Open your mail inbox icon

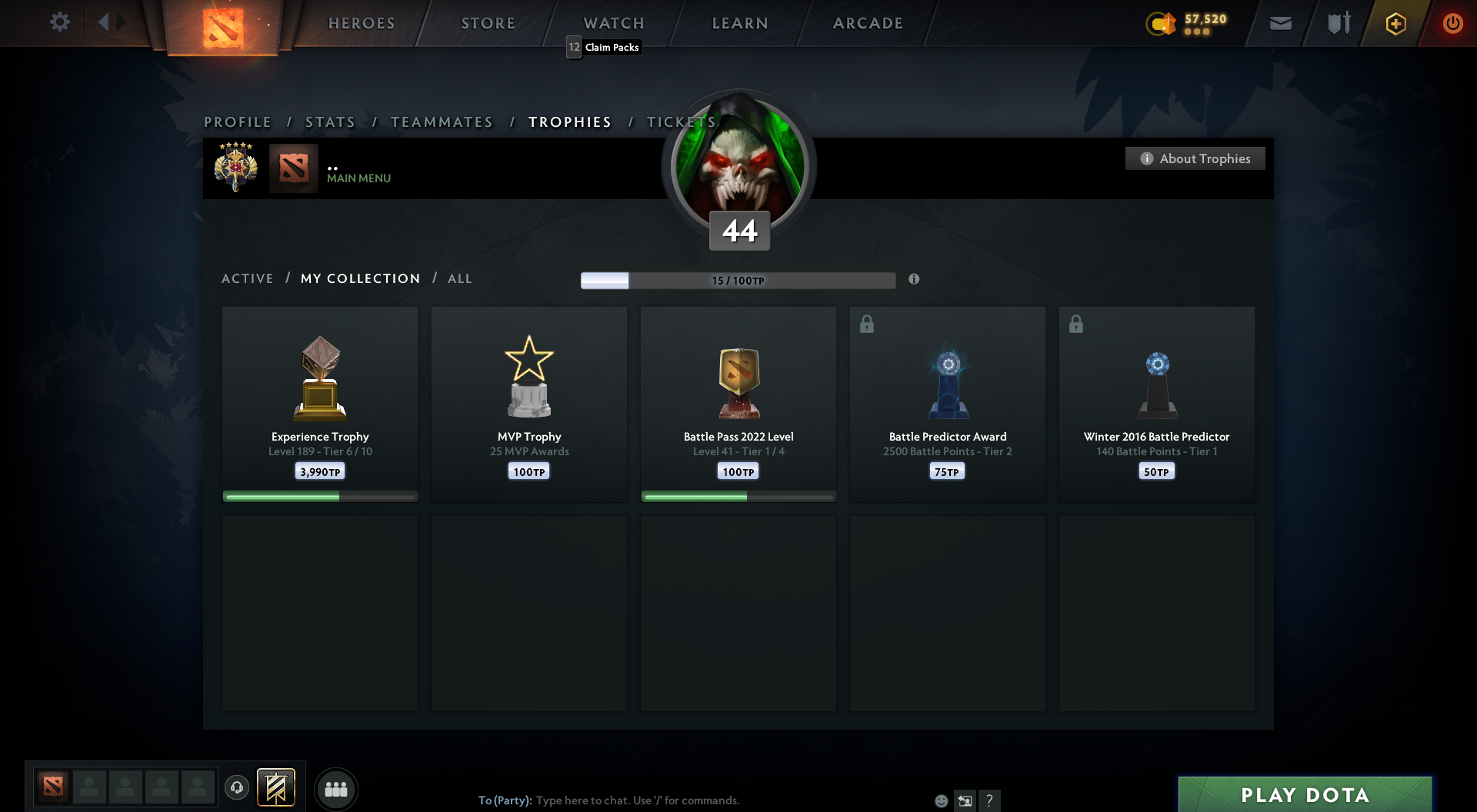coord(1280,22)
